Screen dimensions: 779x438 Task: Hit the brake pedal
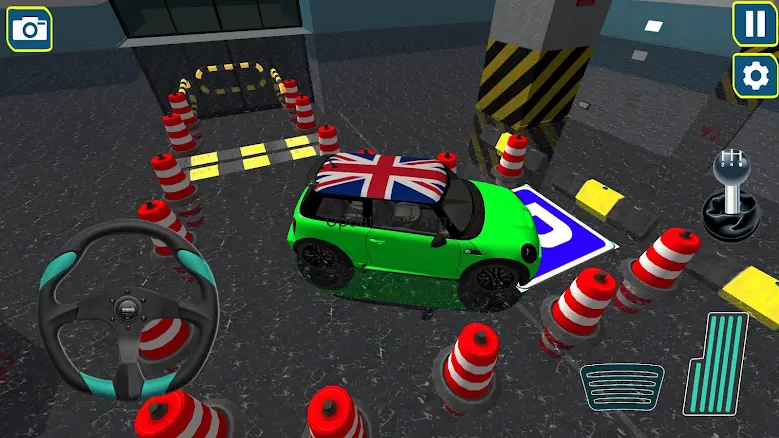click(622, 387)
